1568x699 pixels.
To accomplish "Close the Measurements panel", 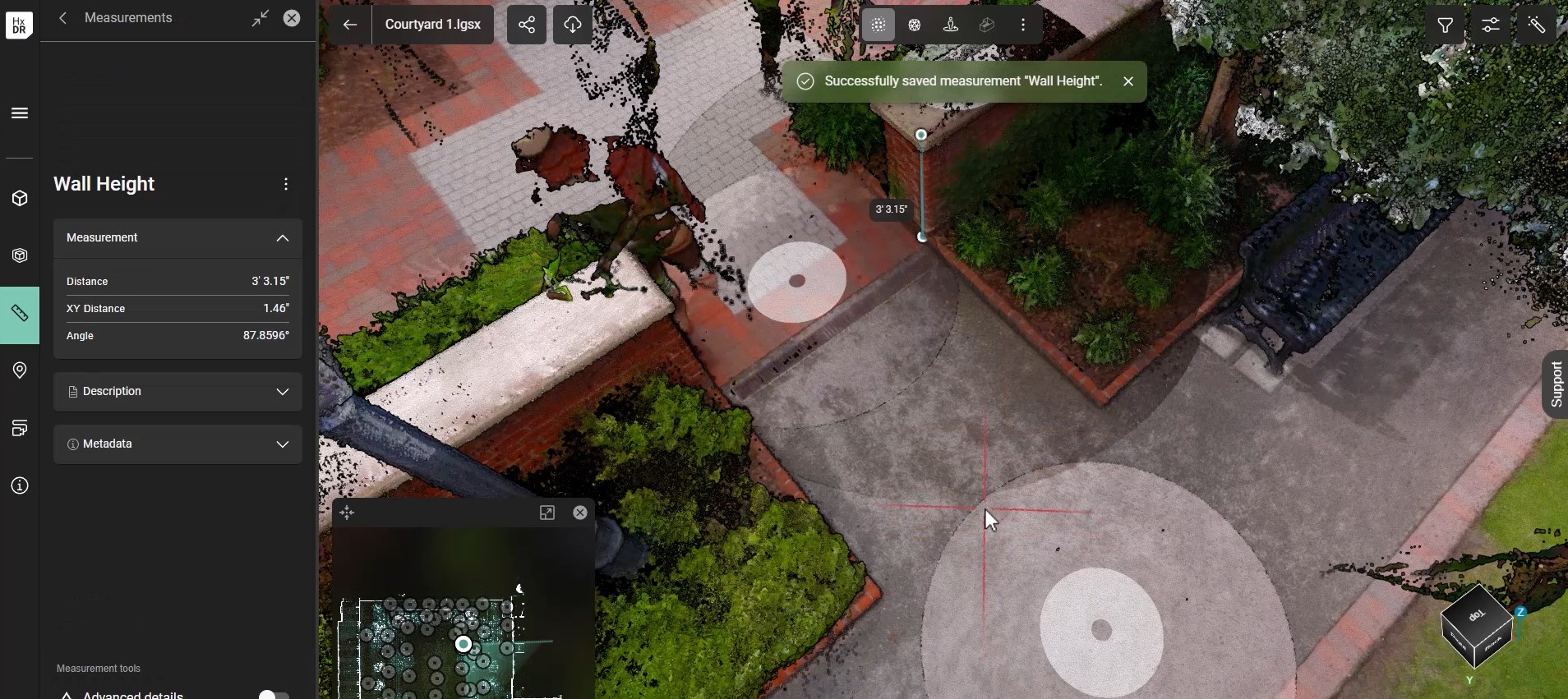I will pyautogui.click(x=292, y=18).
